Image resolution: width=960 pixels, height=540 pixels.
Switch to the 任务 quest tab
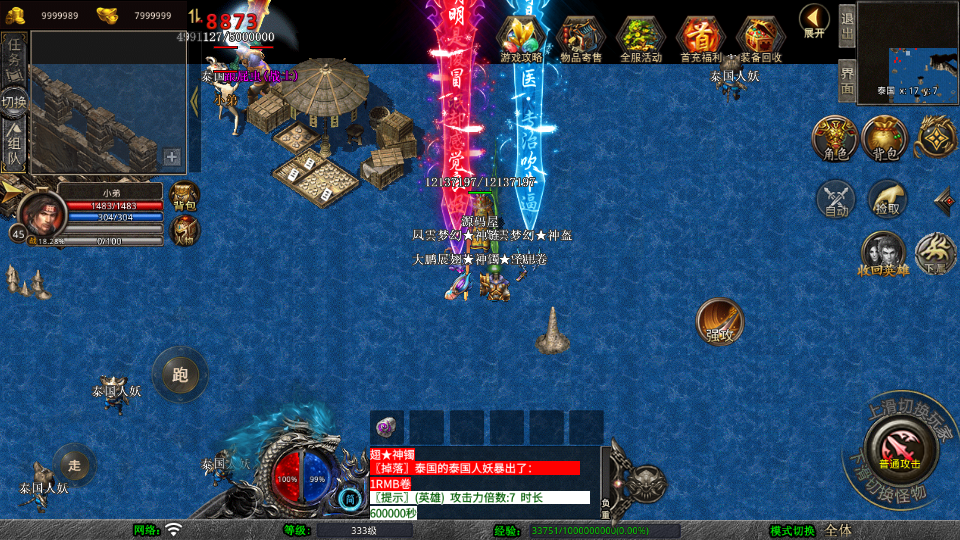(14, 55)
